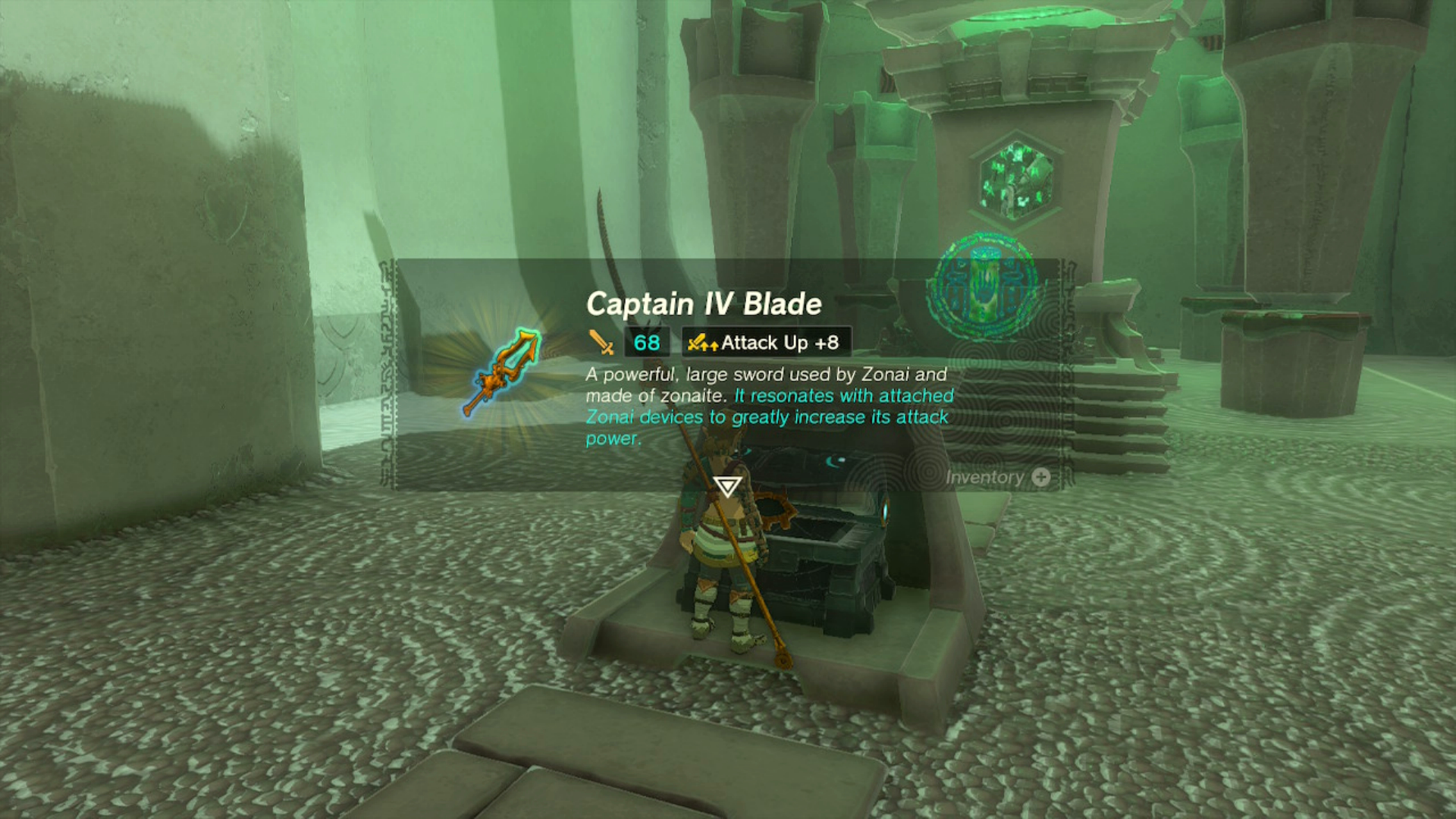
Task: Toggle the Attack Up +8 status badge
Action: coord(766,343)
